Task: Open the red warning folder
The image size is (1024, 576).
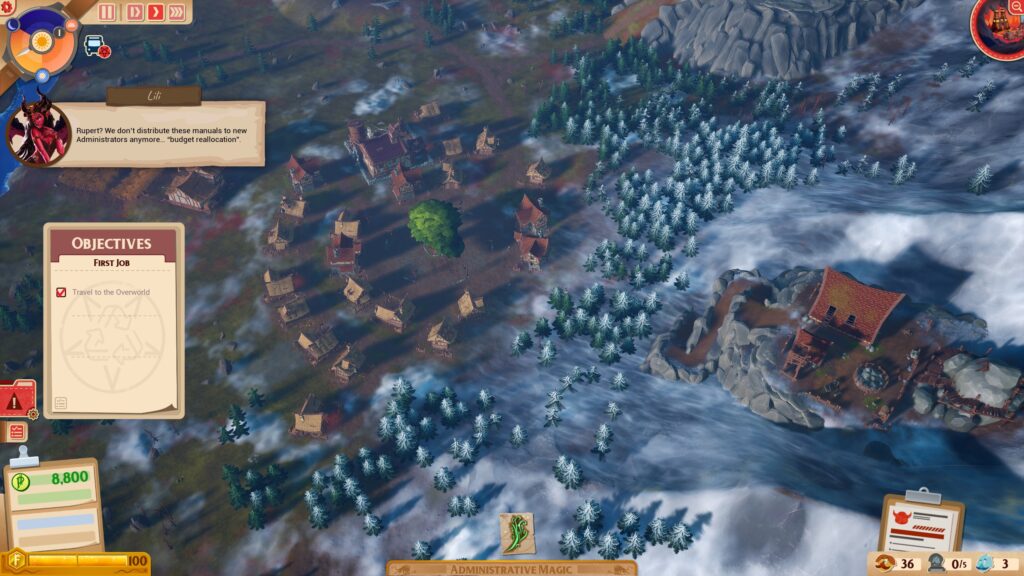Action: click(x=17, y=399)
